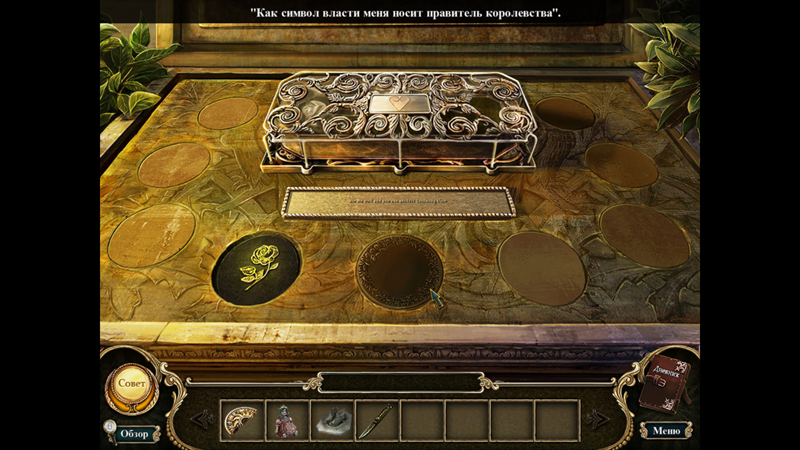The height and width of the screenshot is (450, 800).
Task: Open the Дневник diary book
Action: [664, 384]
